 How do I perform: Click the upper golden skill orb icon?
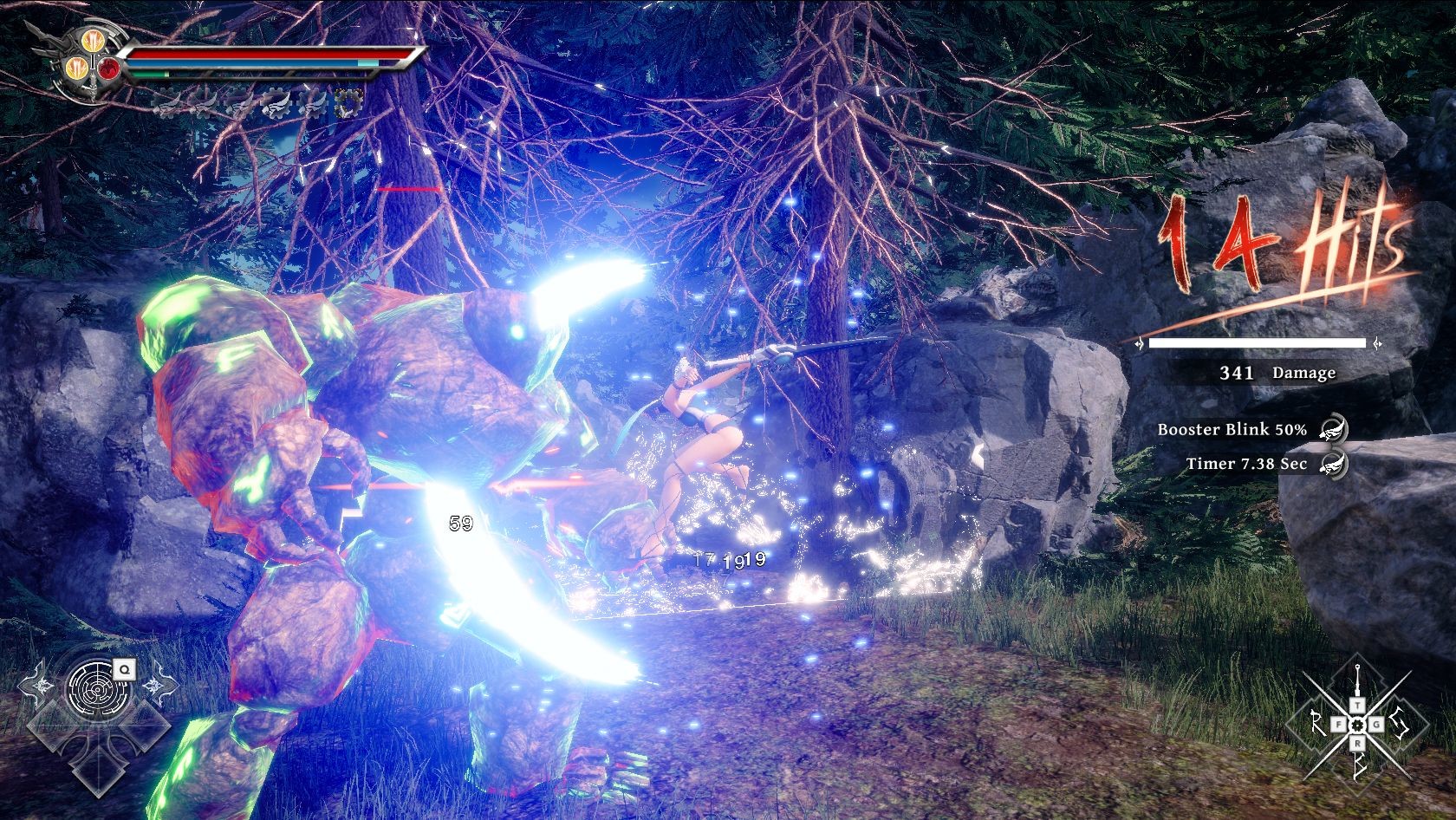94,42
